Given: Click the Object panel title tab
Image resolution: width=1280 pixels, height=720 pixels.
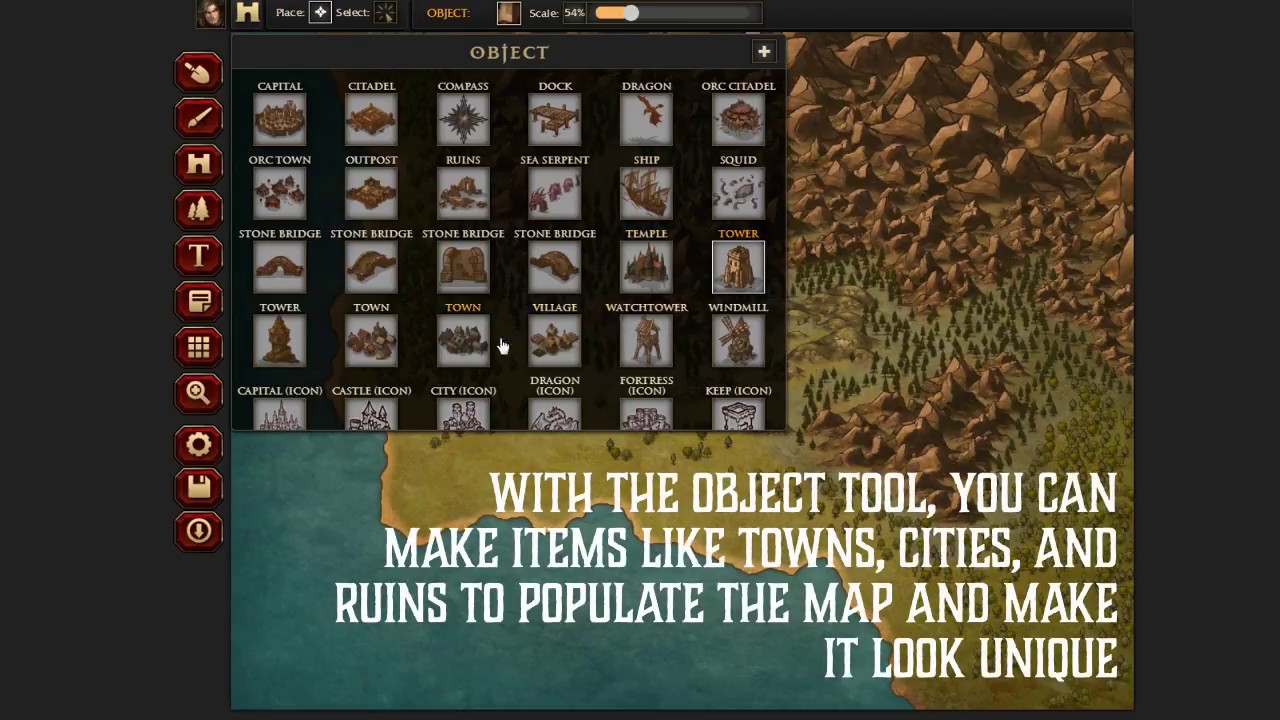Looking at the screenshot, I should pos(509,52).
